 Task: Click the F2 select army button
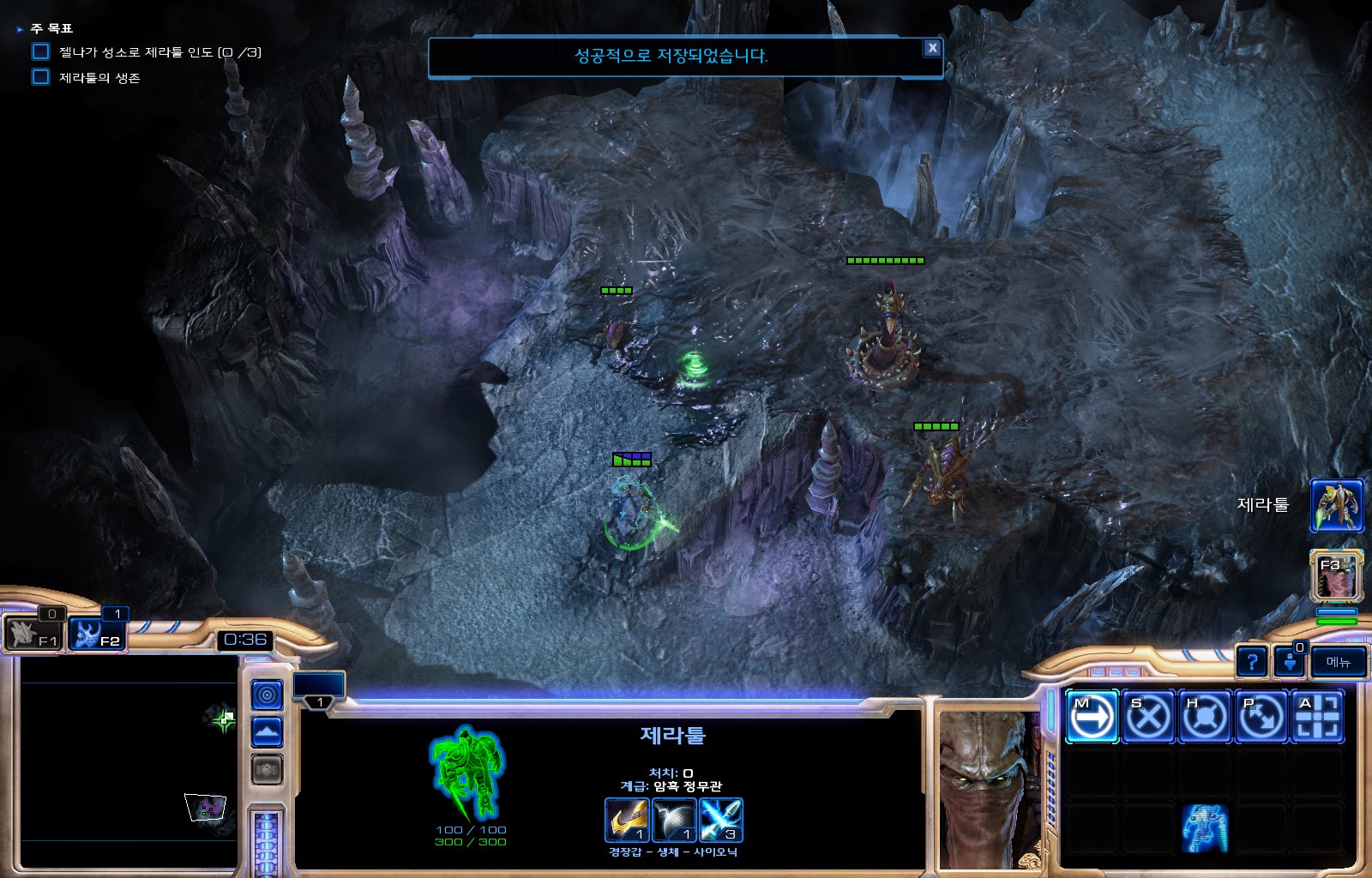coord(97,634)
